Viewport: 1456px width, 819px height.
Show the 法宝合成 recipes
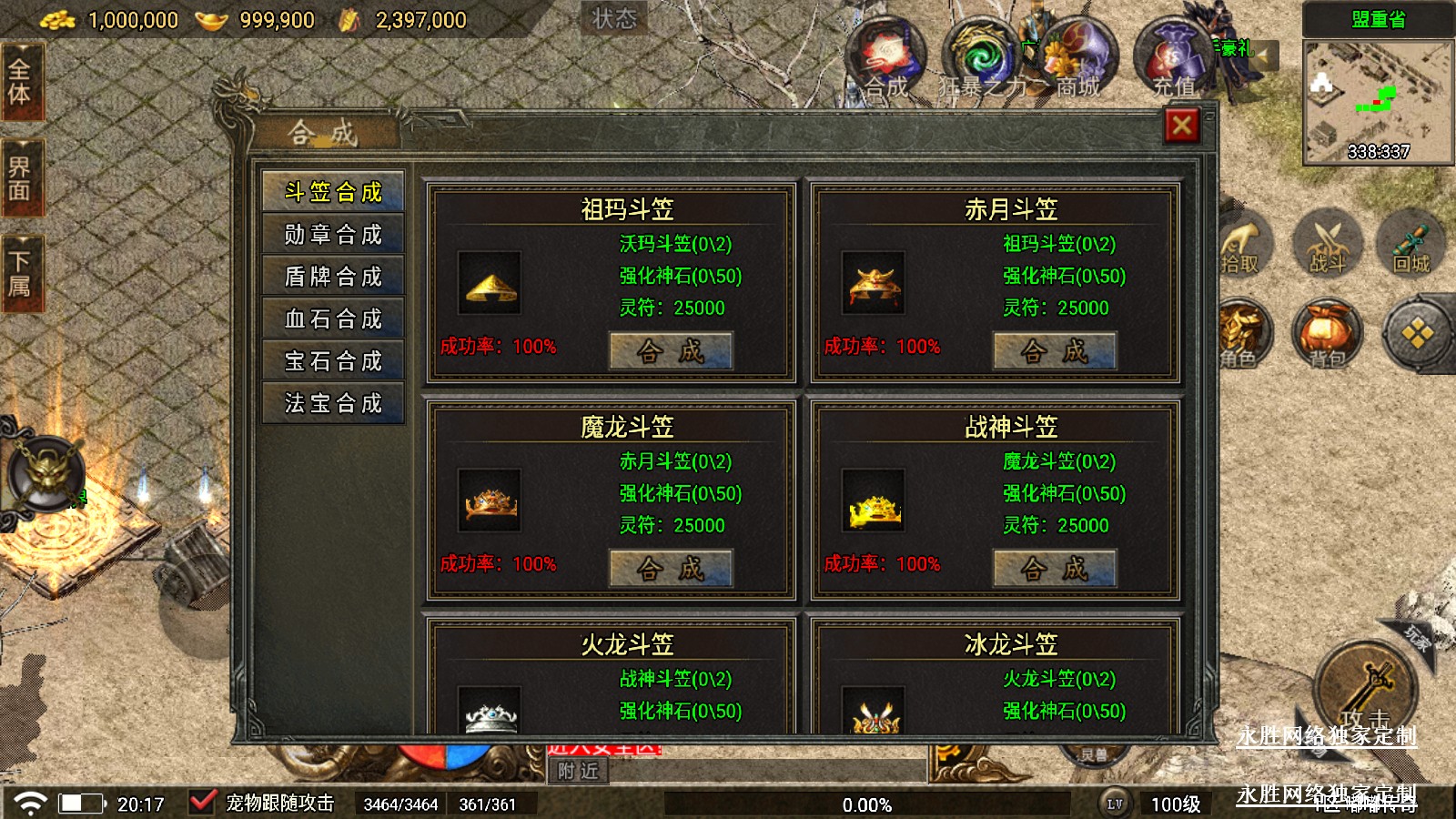(333, 403)
